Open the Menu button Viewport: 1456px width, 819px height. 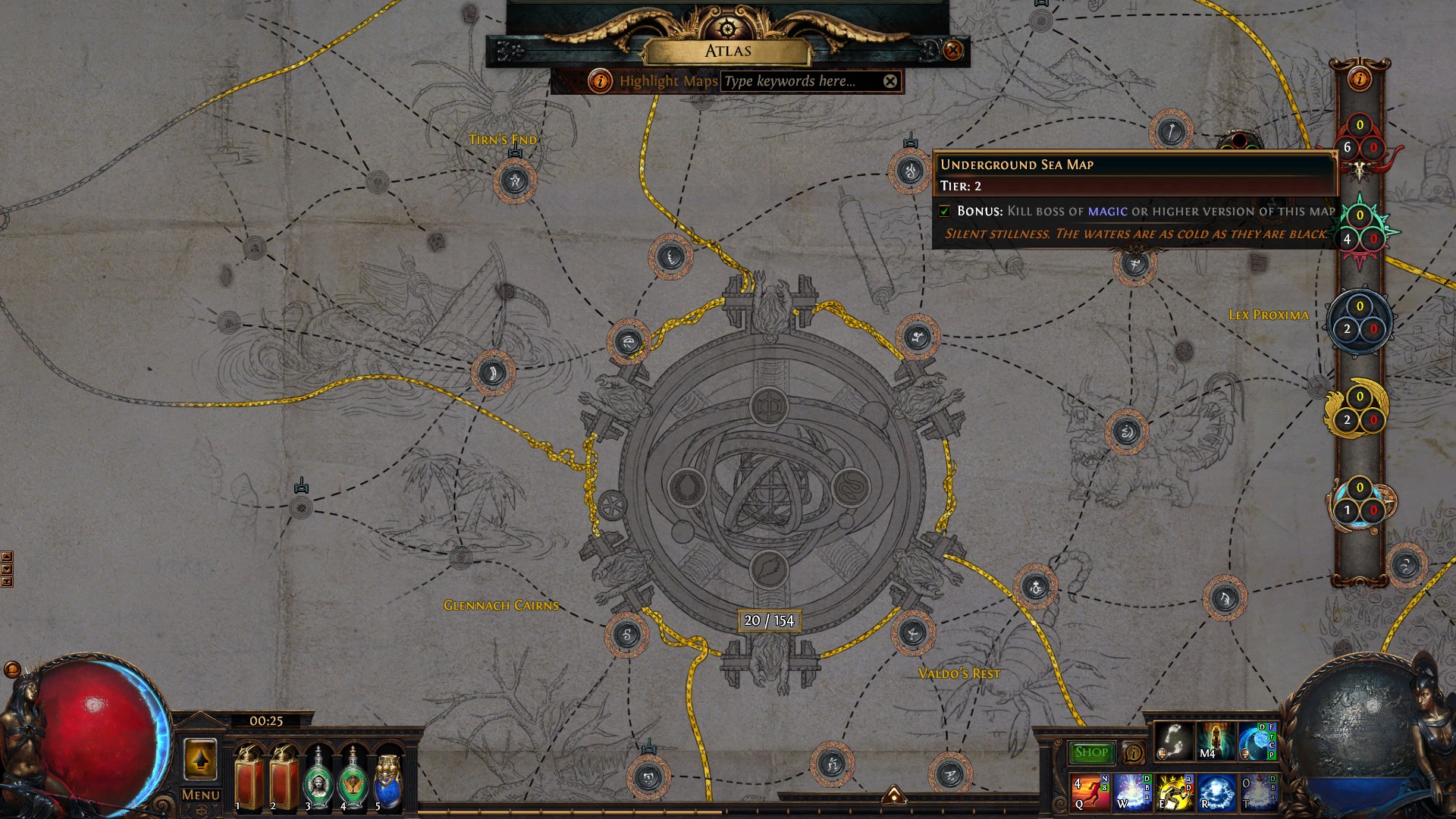(x=200, y=794)
